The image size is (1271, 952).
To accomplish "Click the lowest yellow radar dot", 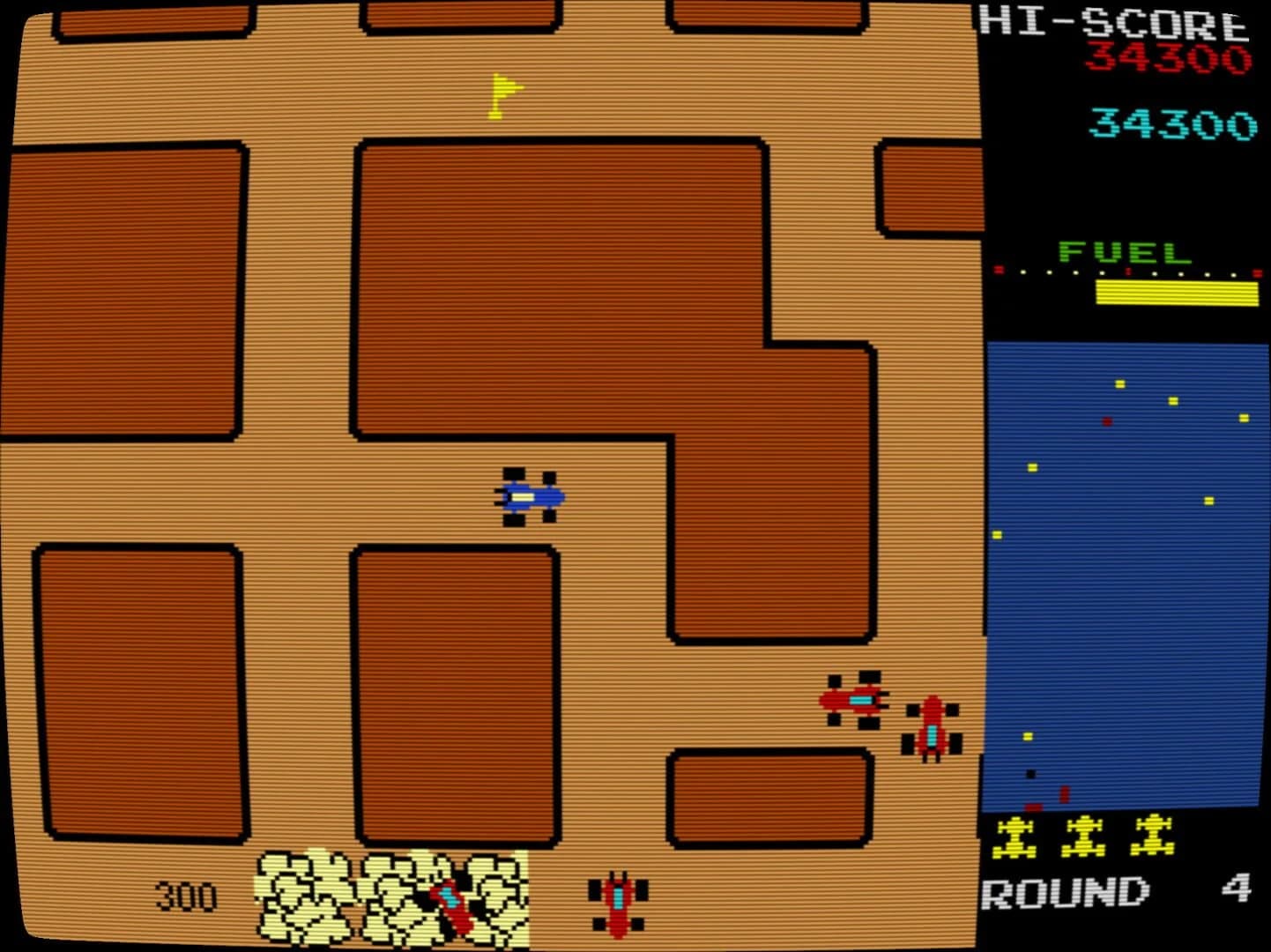I will (1028, 737).
